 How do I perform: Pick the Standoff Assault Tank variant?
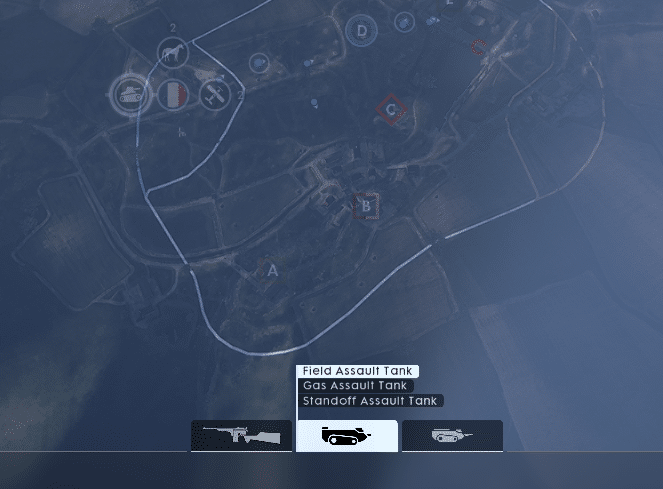pos(370,401)
